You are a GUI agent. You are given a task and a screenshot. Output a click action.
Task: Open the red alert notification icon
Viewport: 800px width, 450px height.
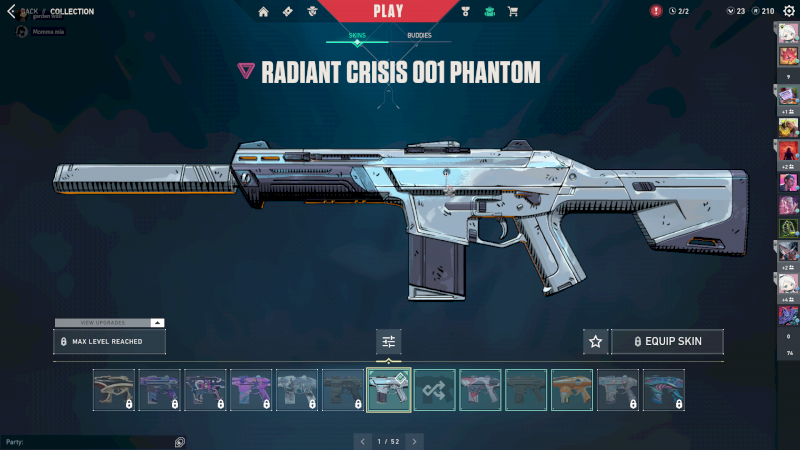pos(656,11)
